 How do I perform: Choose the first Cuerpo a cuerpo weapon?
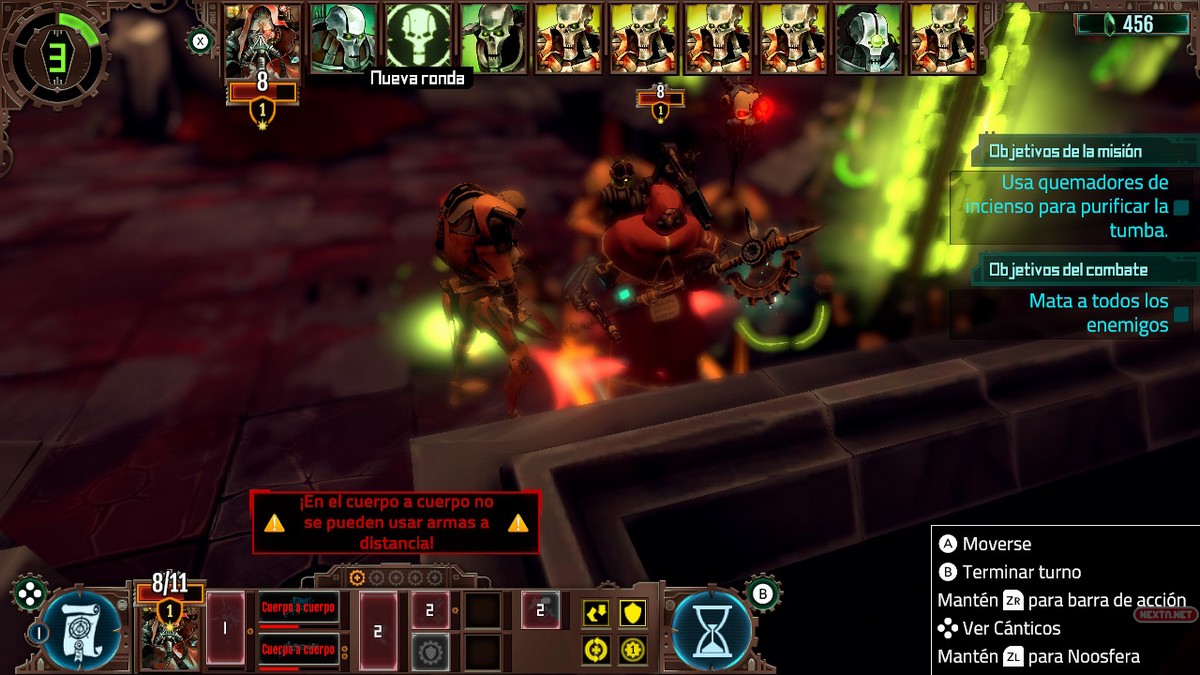(x=299, y=607)
